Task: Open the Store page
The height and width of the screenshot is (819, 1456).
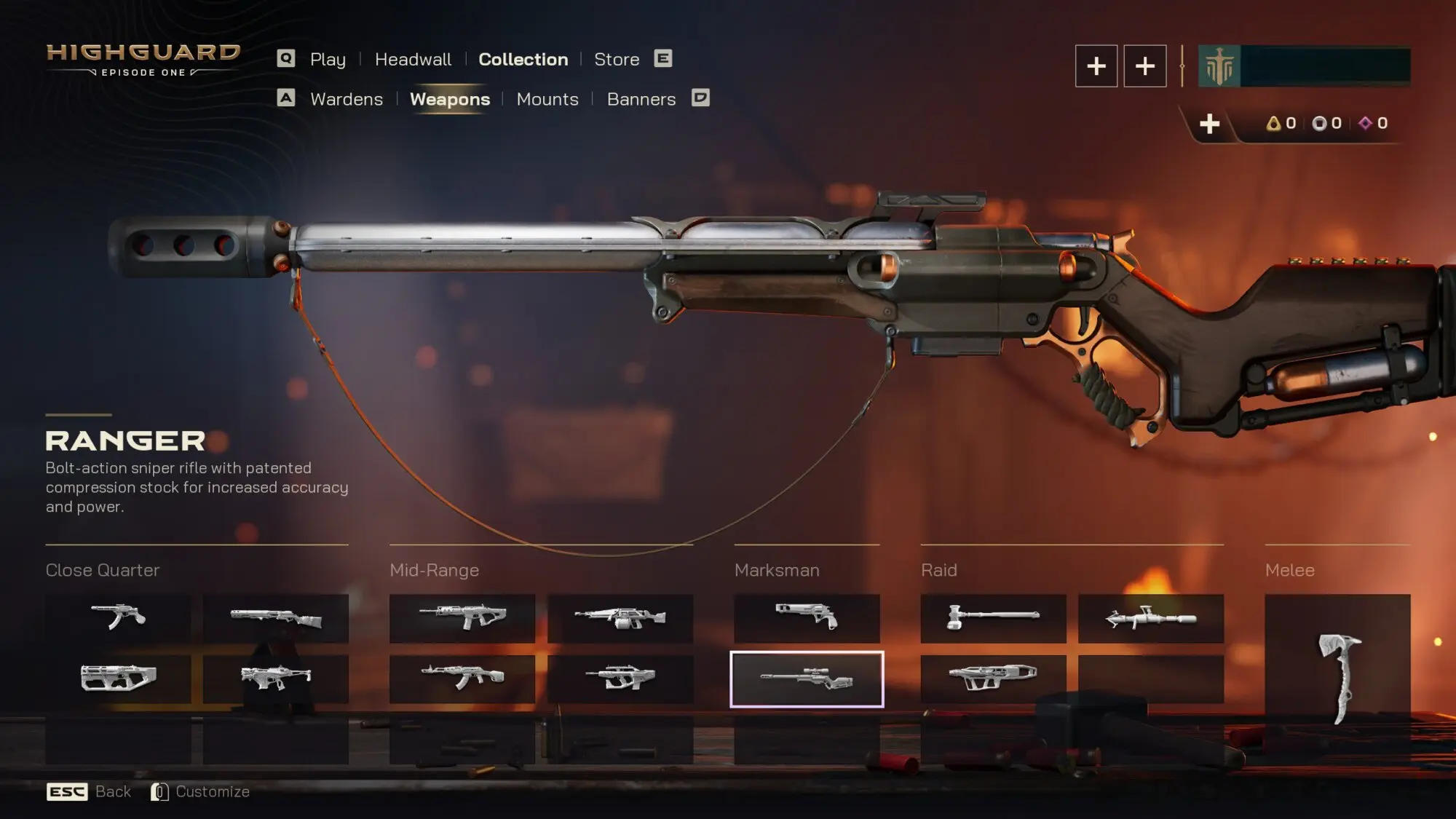Action: pos(617,60)
